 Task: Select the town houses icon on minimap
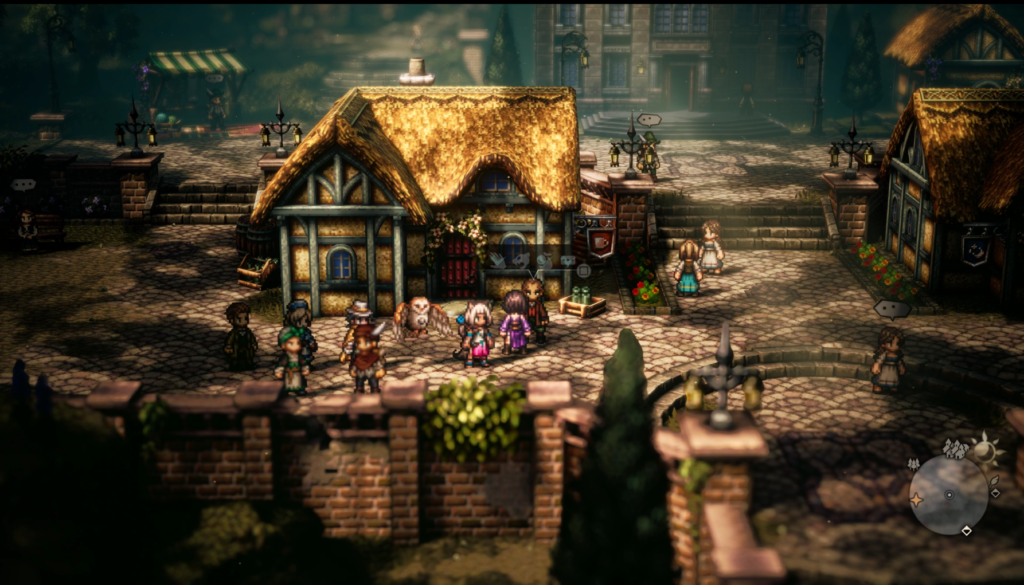coord(955,448)
